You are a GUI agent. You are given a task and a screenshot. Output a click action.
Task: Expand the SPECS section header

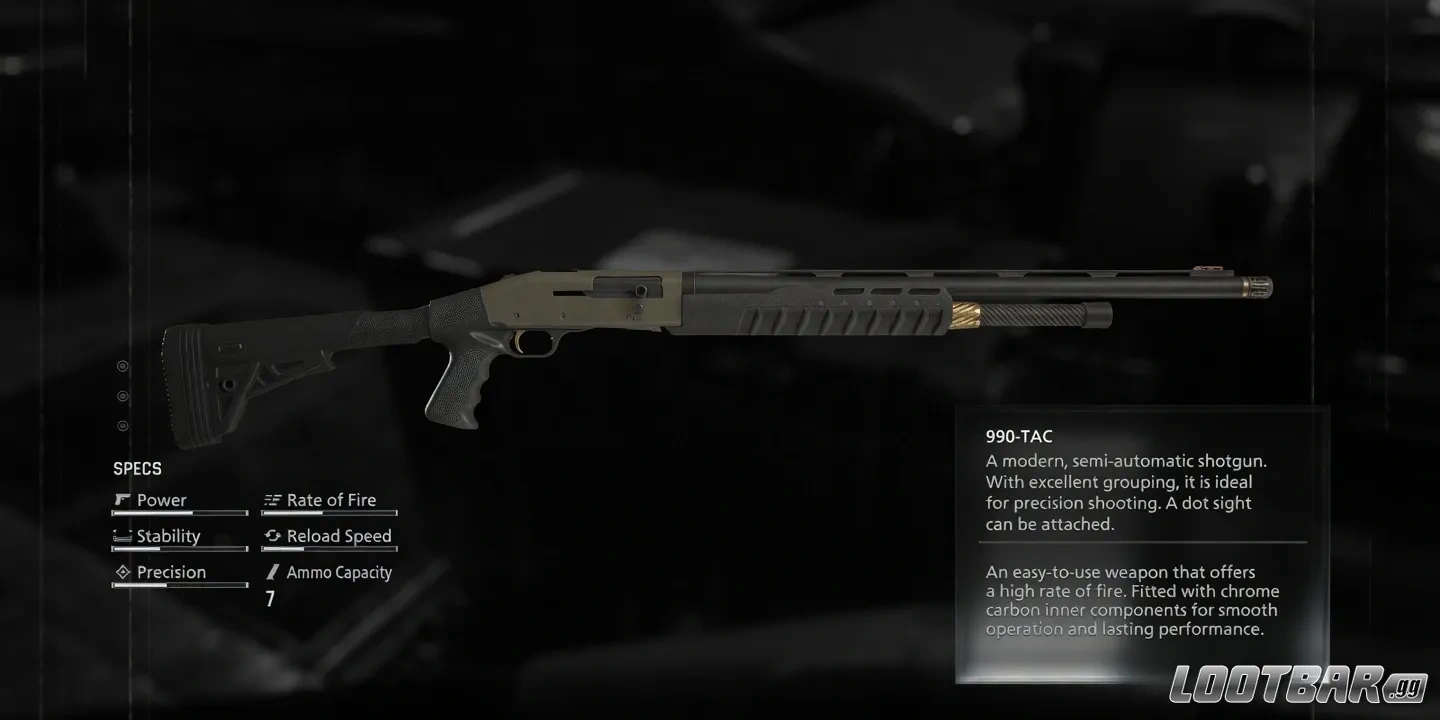[x=137, y=468]
